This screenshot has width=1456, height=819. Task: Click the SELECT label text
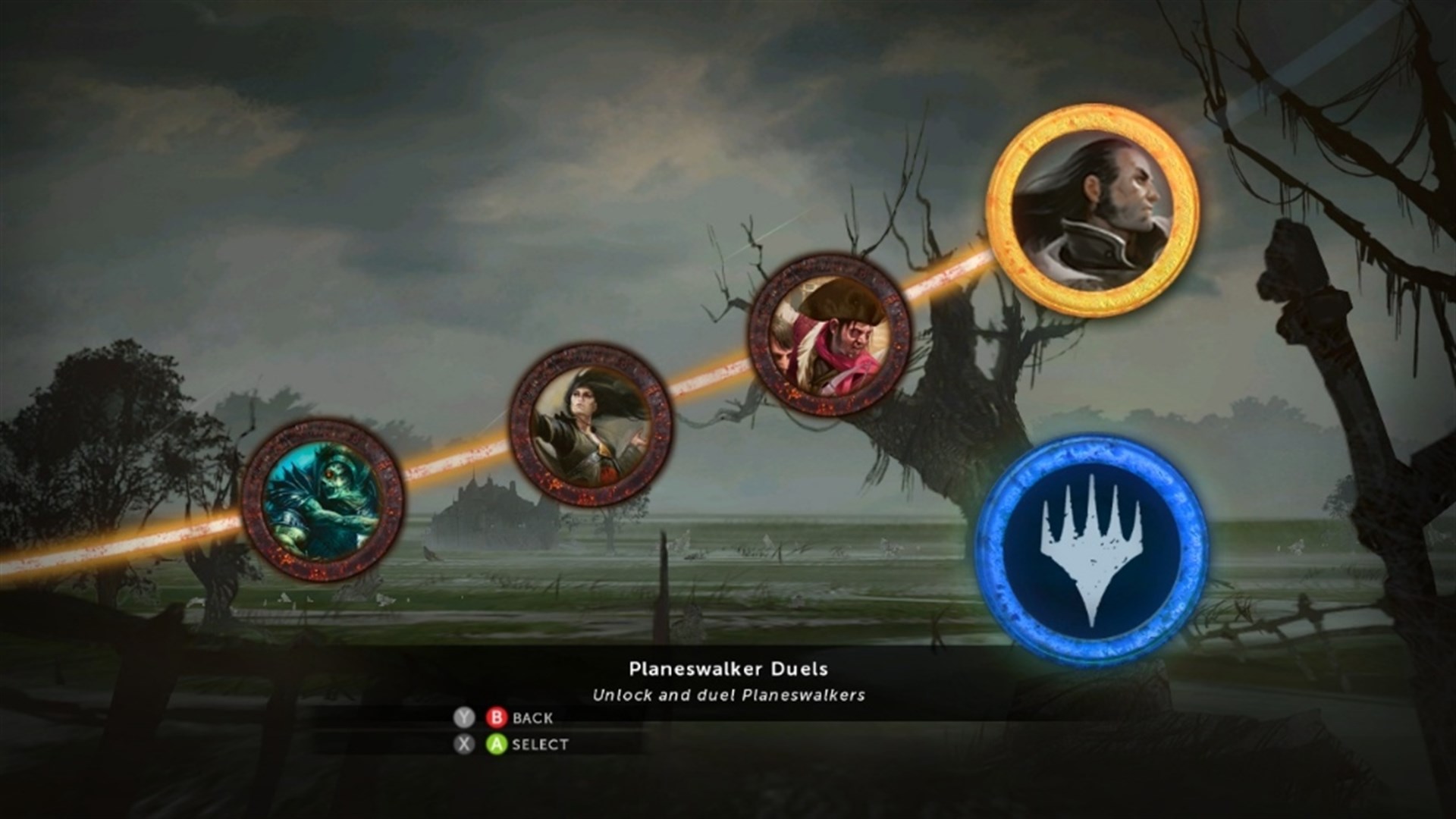click(540, 745)
